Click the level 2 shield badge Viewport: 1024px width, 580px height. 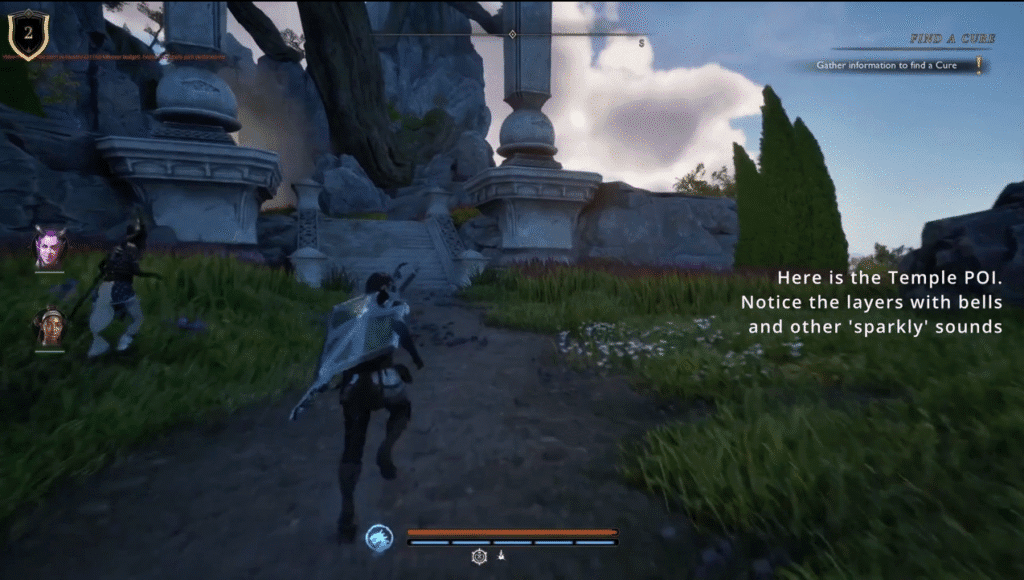(27, 34)
